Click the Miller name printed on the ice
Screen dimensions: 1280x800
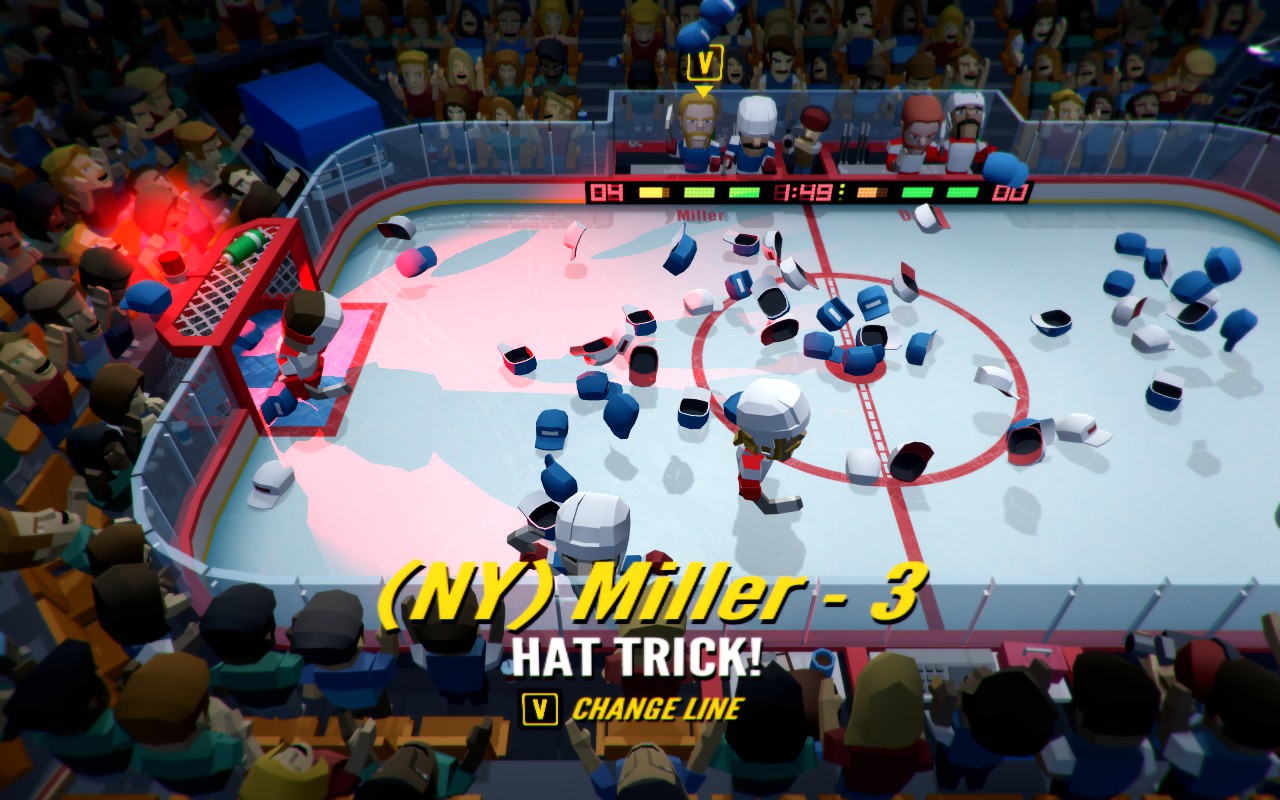(x=698, y=213)
